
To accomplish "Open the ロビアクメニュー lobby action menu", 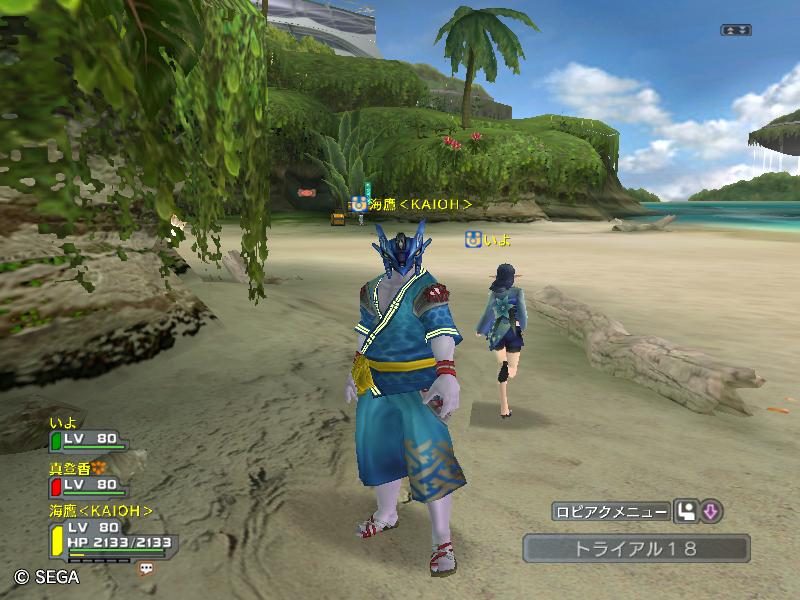I will (611, 512).
